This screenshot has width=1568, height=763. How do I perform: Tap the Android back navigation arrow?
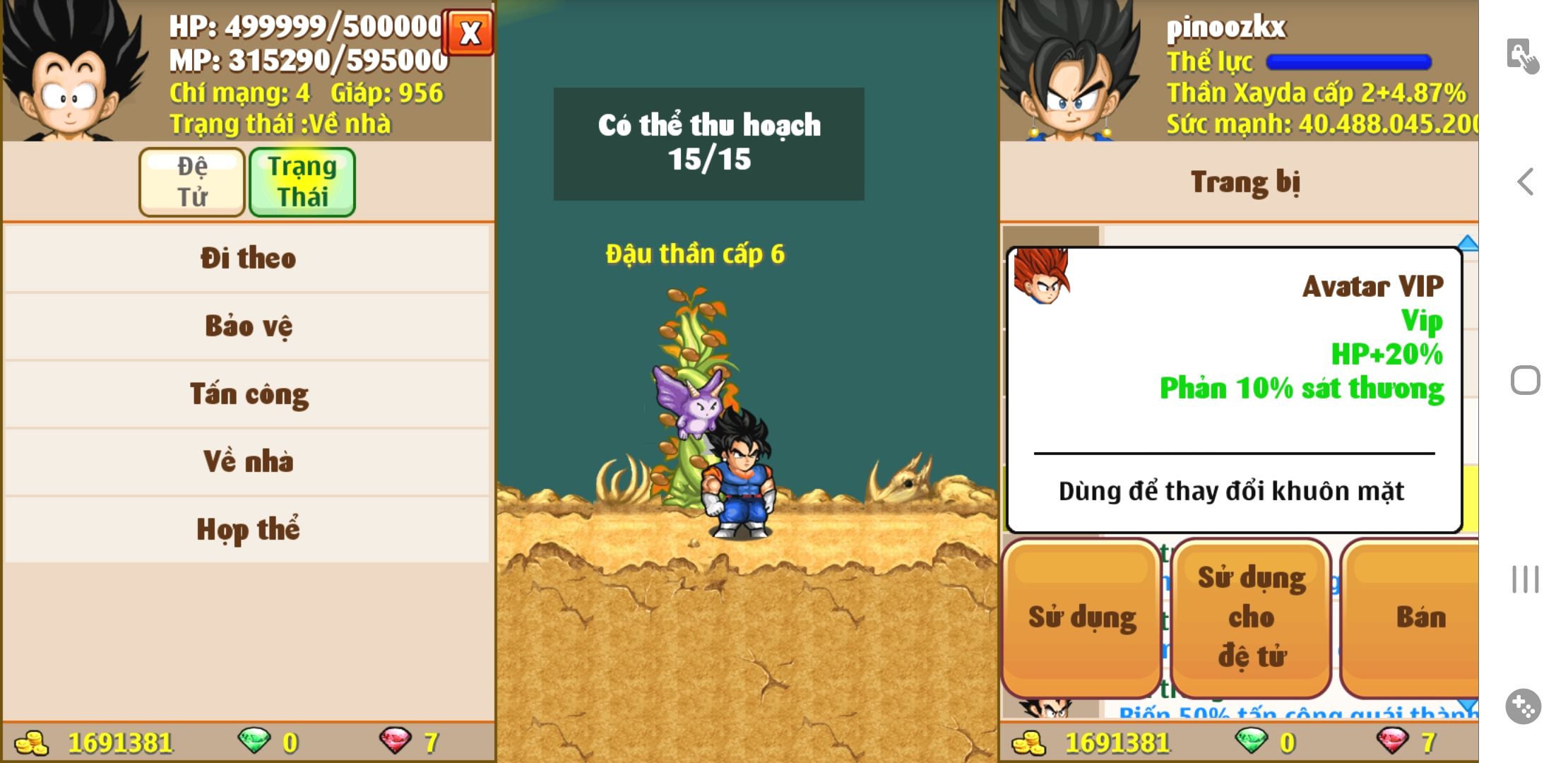[x=1526, y=182]
